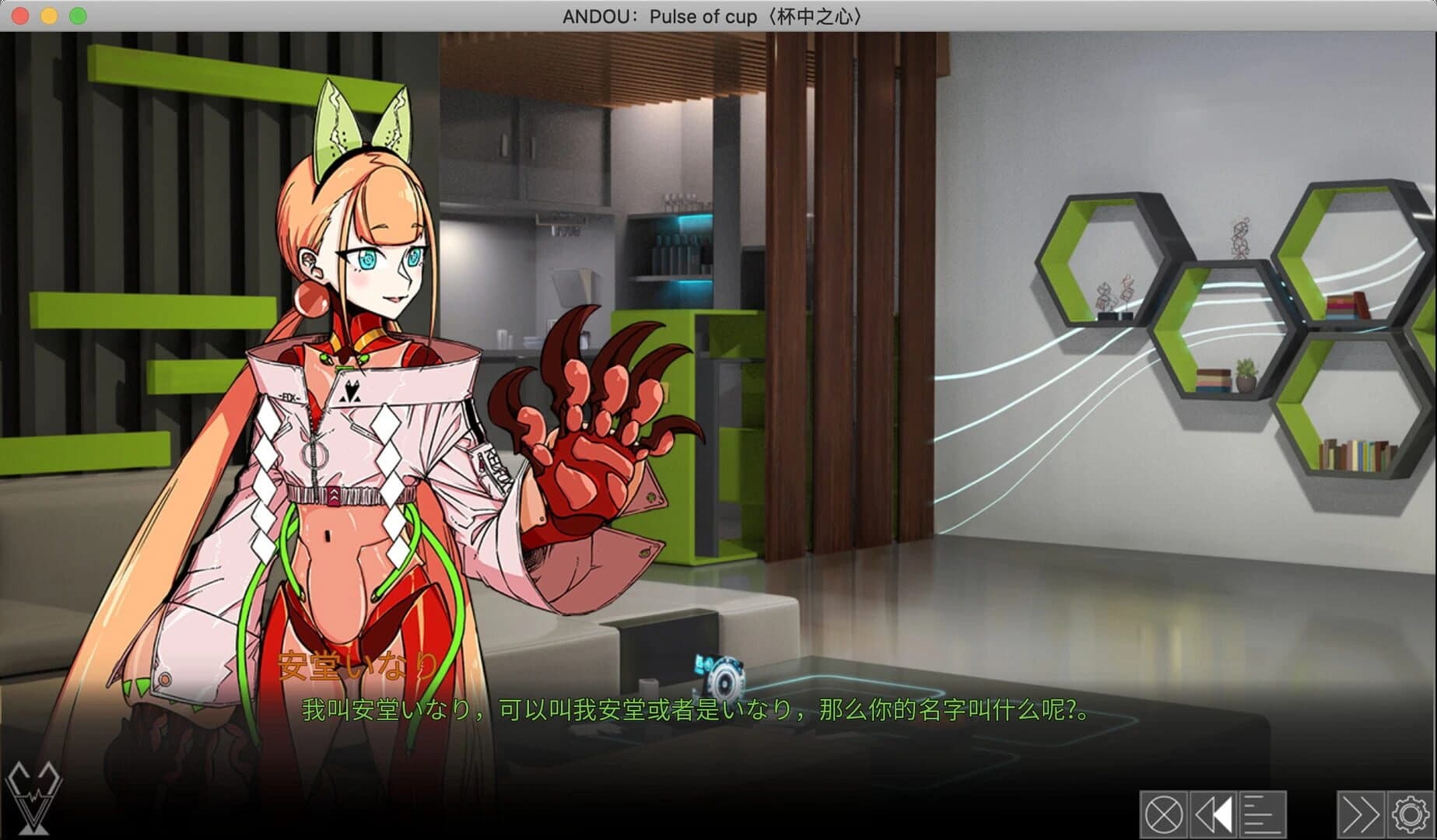Toggle fullscreen with the green traffic light
The height and width of the screenshot is (840, 1437).
tap(76, 15)
